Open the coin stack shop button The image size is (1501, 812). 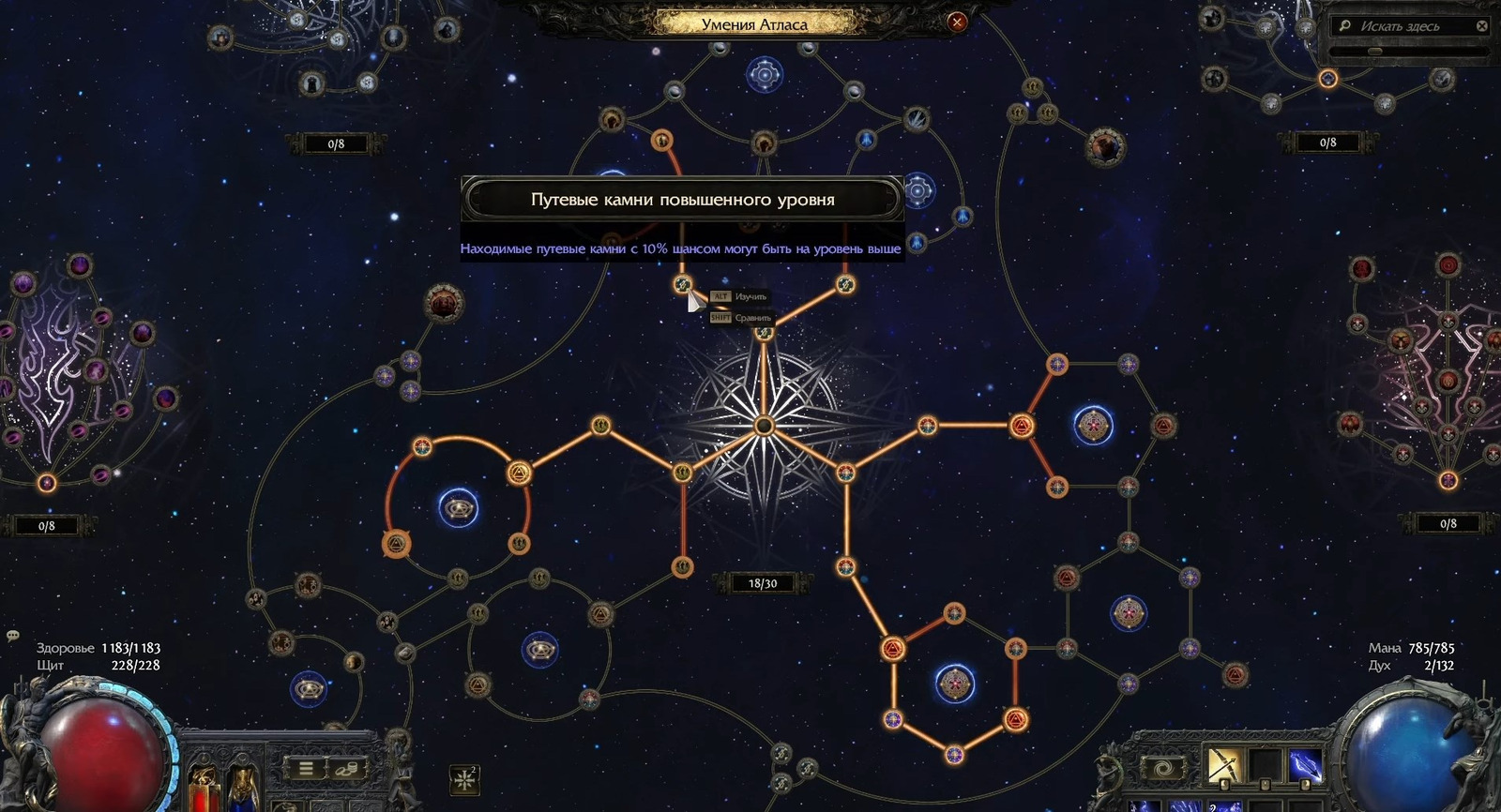[x=346, y=769]
